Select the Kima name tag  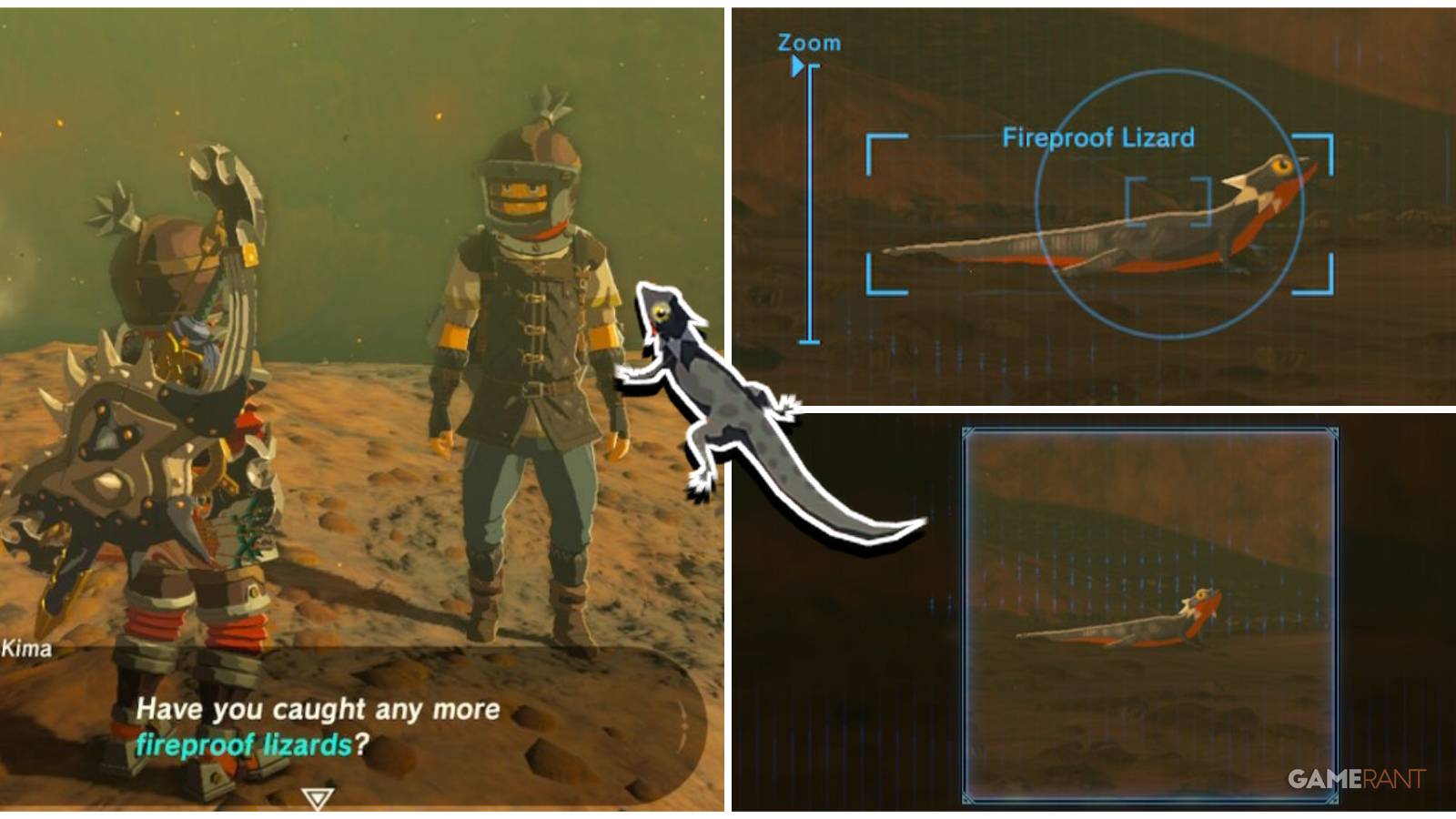point(25,648)
